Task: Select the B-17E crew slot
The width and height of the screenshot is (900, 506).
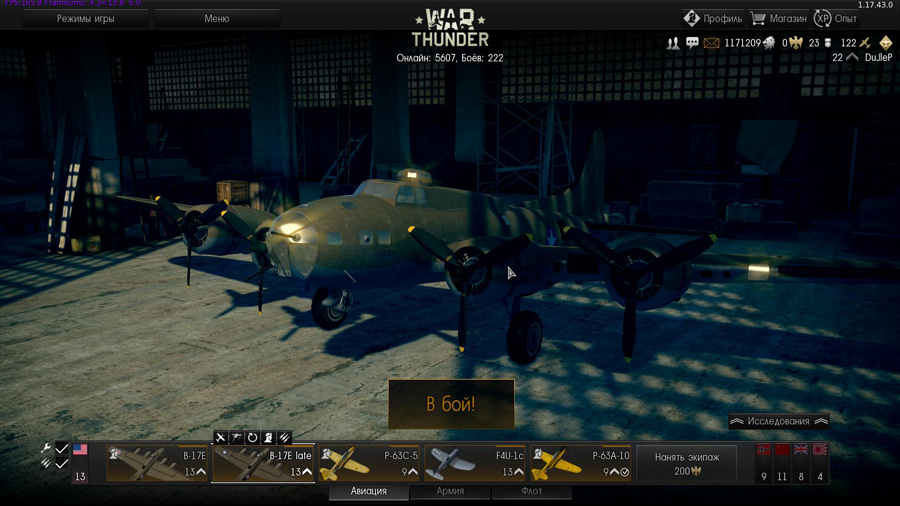Action: click(157, 464)
